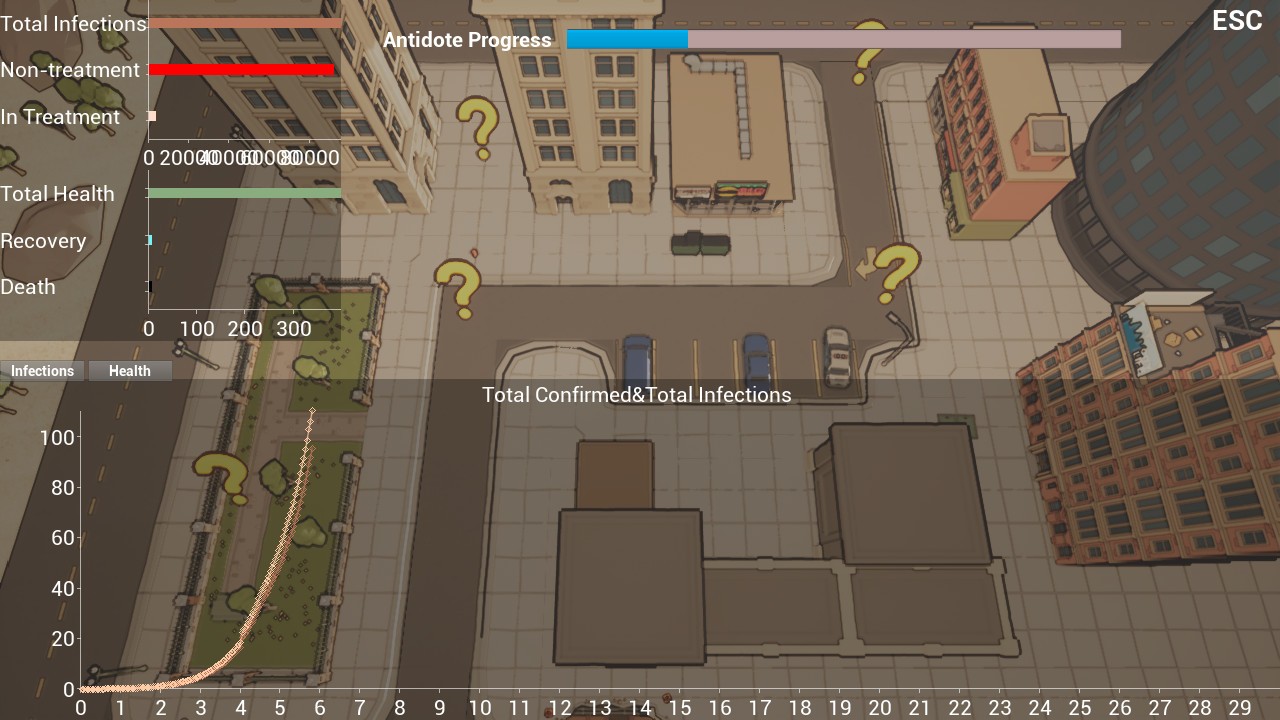1280x720 pixels.
Task: Click the black Death bar
Action: click(x=151, y=286)
